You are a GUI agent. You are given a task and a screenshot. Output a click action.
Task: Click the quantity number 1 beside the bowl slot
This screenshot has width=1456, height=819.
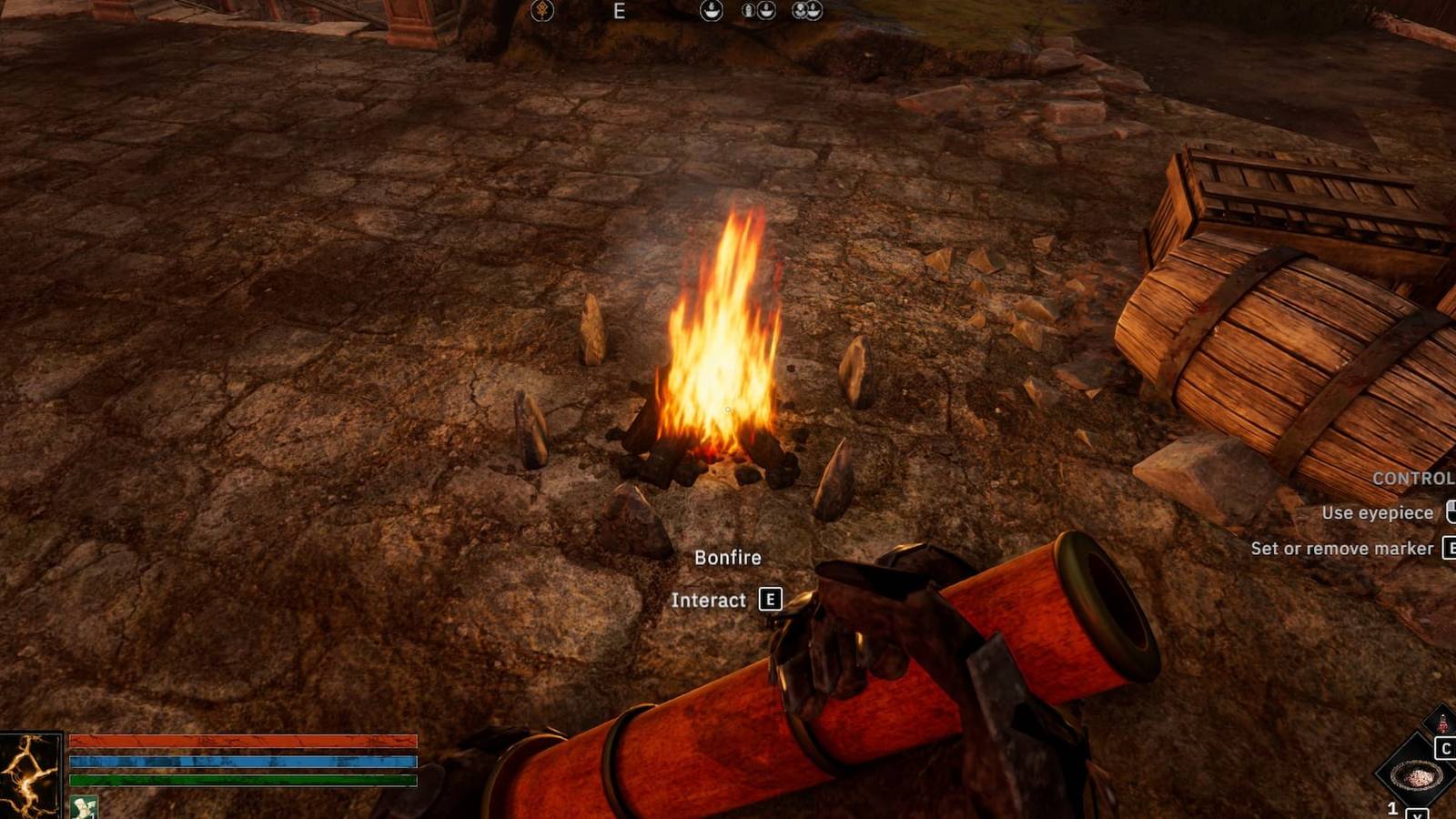coord(1392,806)
